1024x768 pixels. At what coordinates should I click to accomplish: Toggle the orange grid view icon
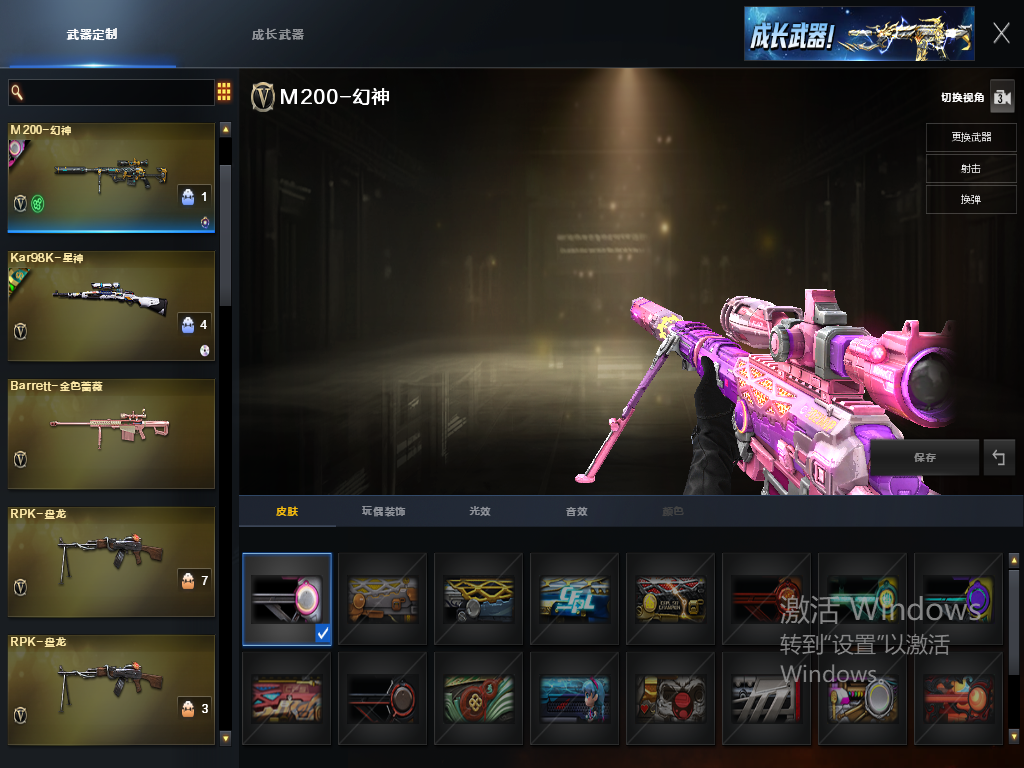(x=224, y=93)
